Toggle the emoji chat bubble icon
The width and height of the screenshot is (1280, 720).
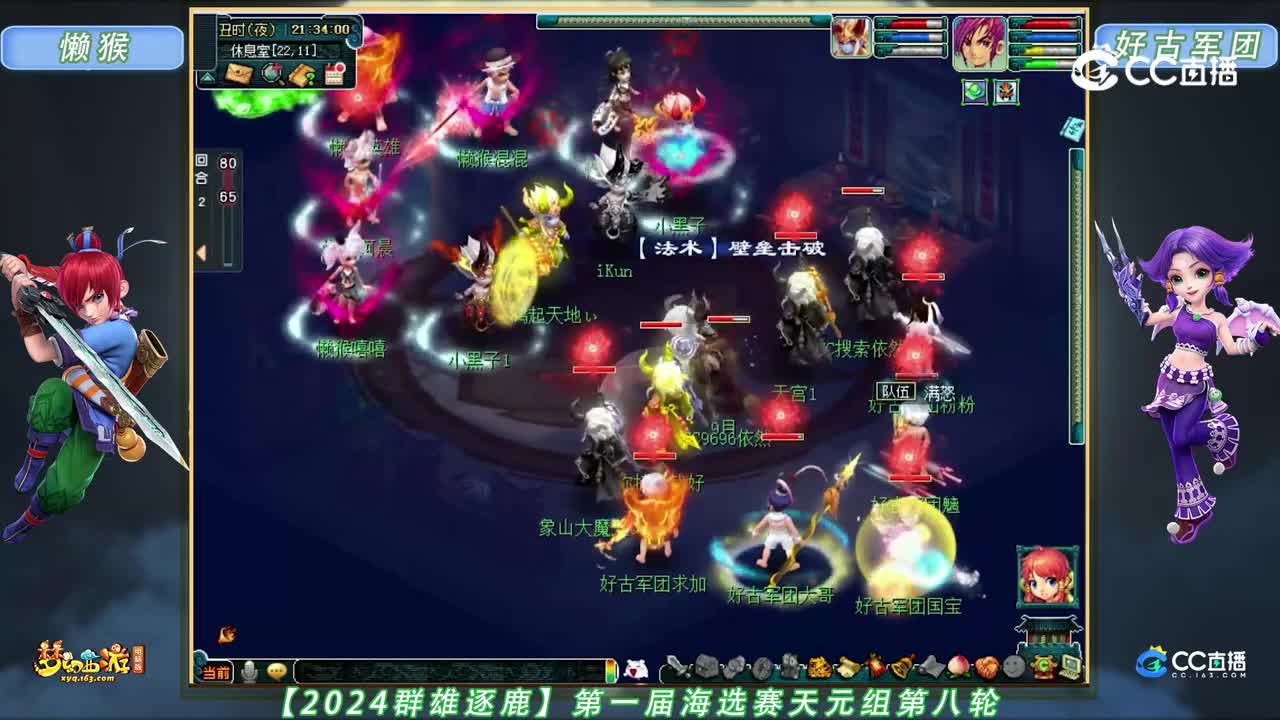277,672
